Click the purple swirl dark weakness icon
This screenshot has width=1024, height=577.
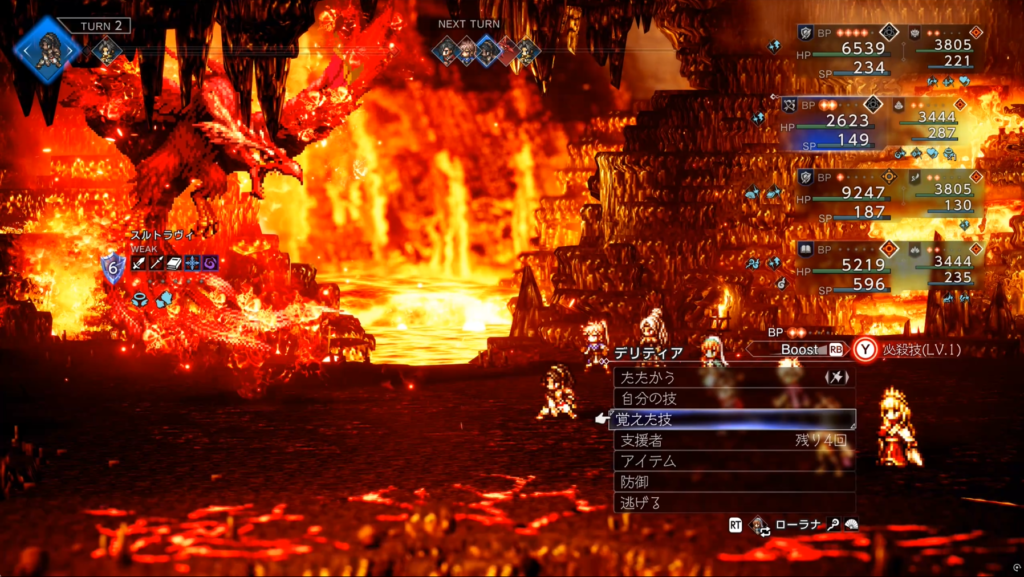point(210,263)
